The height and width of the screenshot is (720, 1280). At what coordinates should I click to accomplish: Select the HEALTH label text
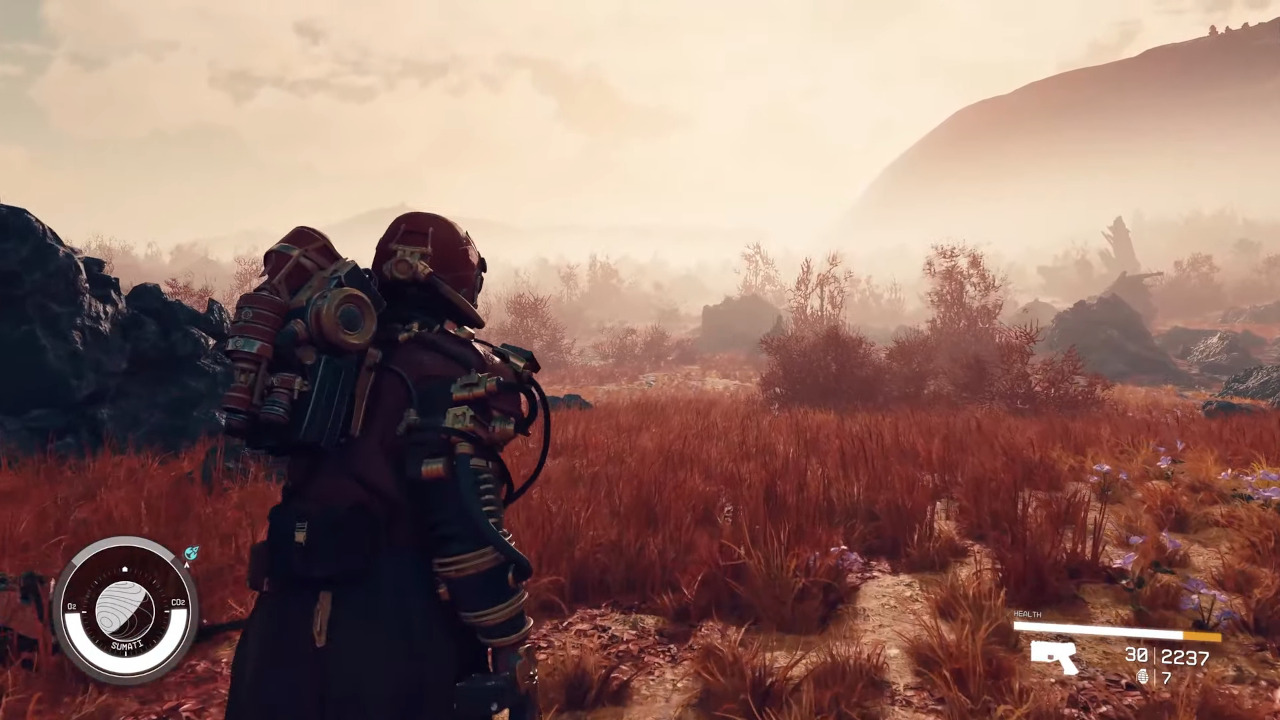1027,614
